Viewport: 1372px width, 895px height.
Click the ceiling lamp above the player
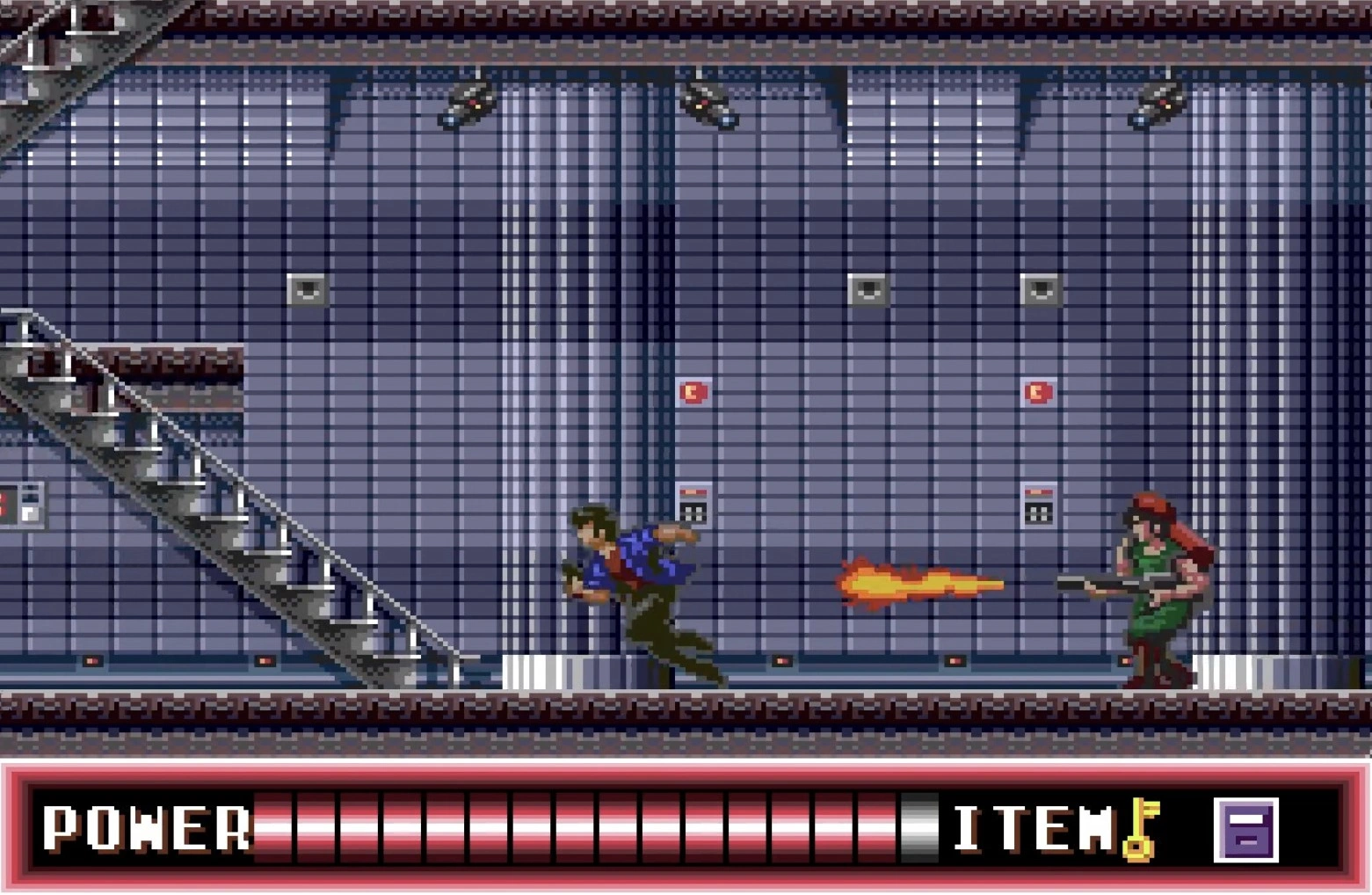tap(703, 106)
